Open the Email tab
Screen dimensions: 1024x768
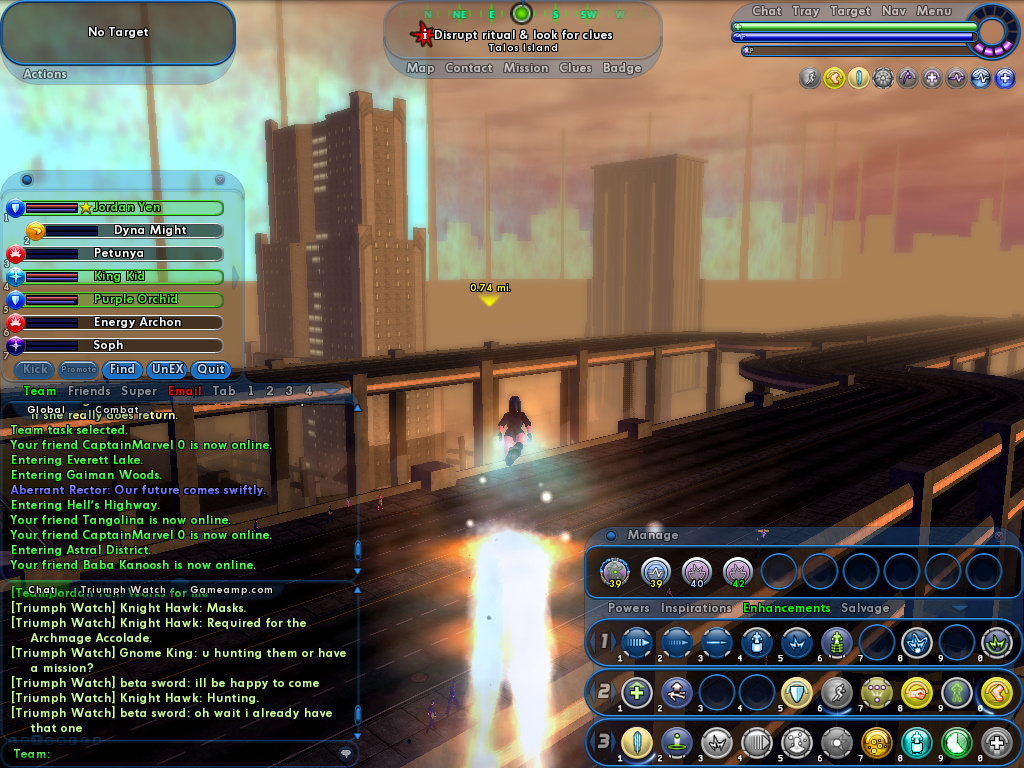(x=185, y=391)
